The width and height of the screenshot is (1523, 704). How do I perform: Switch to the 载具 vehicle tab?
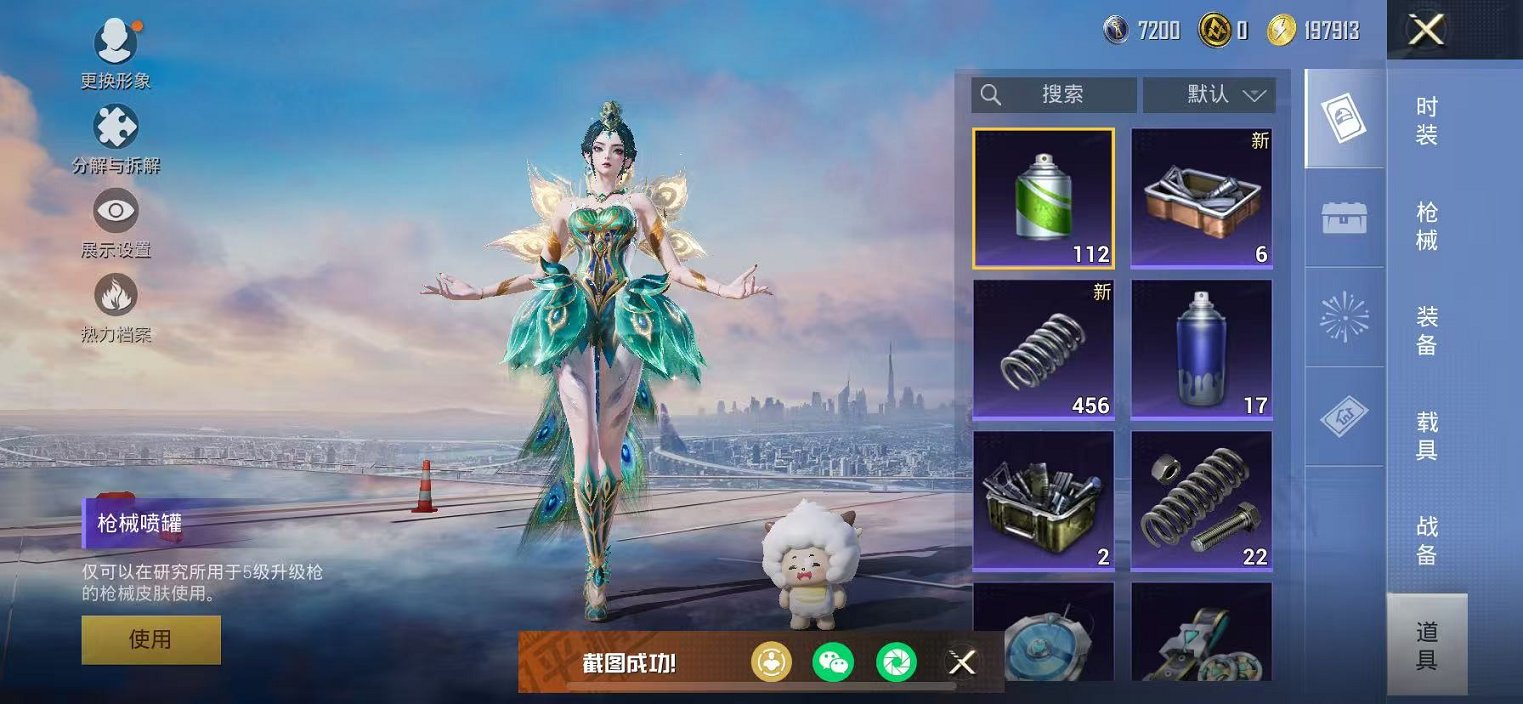1427,436
